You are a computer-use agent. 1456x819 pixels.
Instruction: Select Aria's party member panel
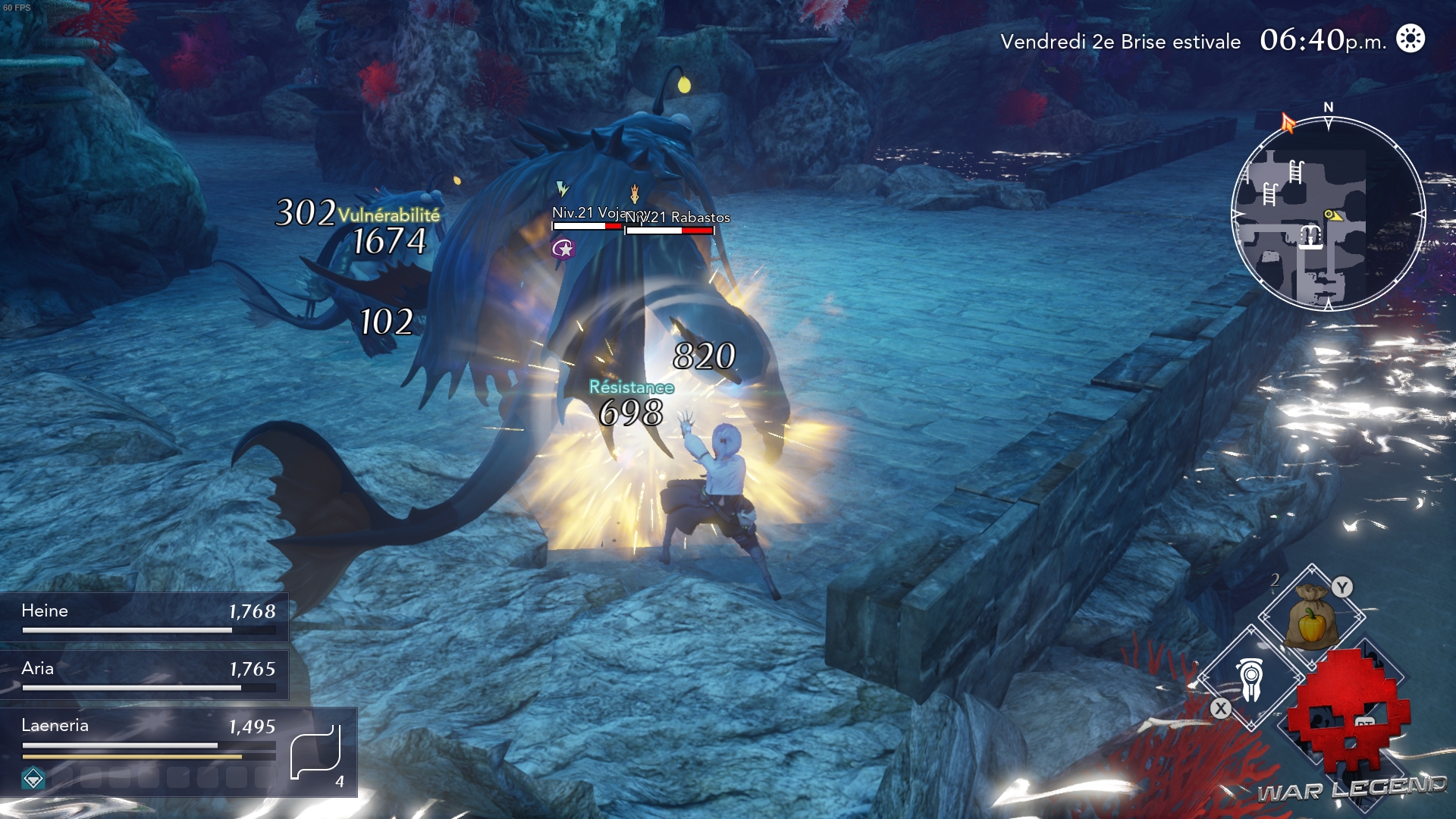[x=144, y=675]
